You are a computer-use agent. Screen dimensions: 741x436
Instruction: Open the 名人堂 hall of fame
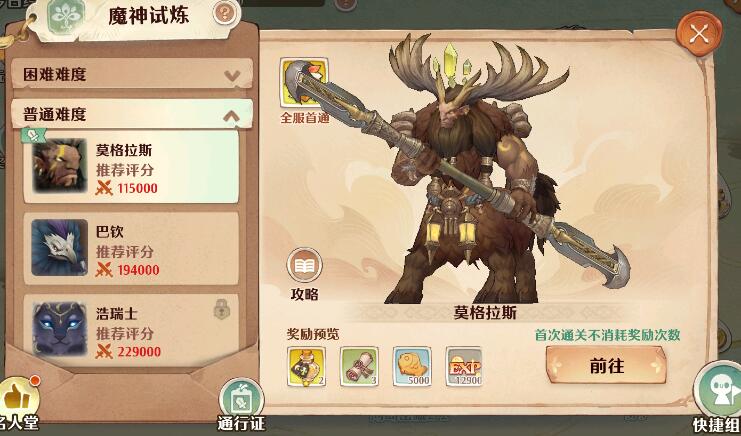(x=18, y=405)
